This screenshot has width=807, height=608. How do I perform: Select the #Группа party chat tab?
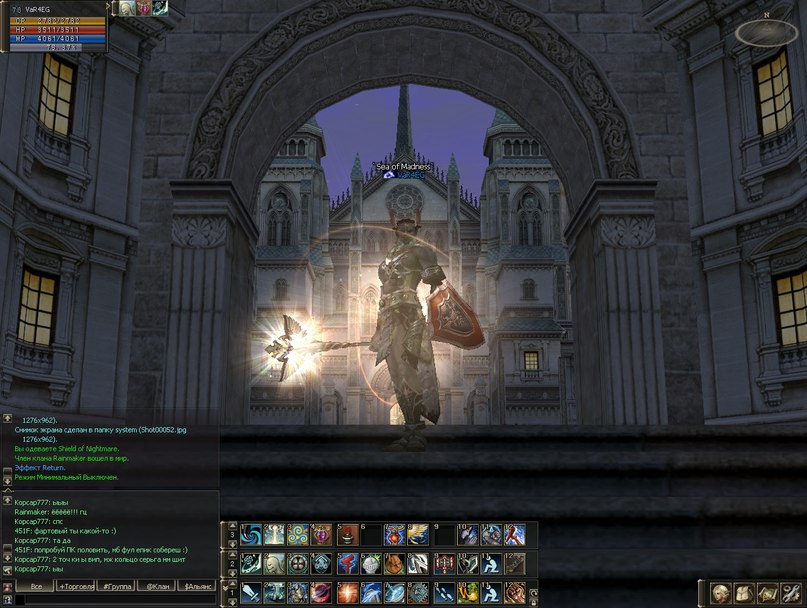tap(119, 585)
